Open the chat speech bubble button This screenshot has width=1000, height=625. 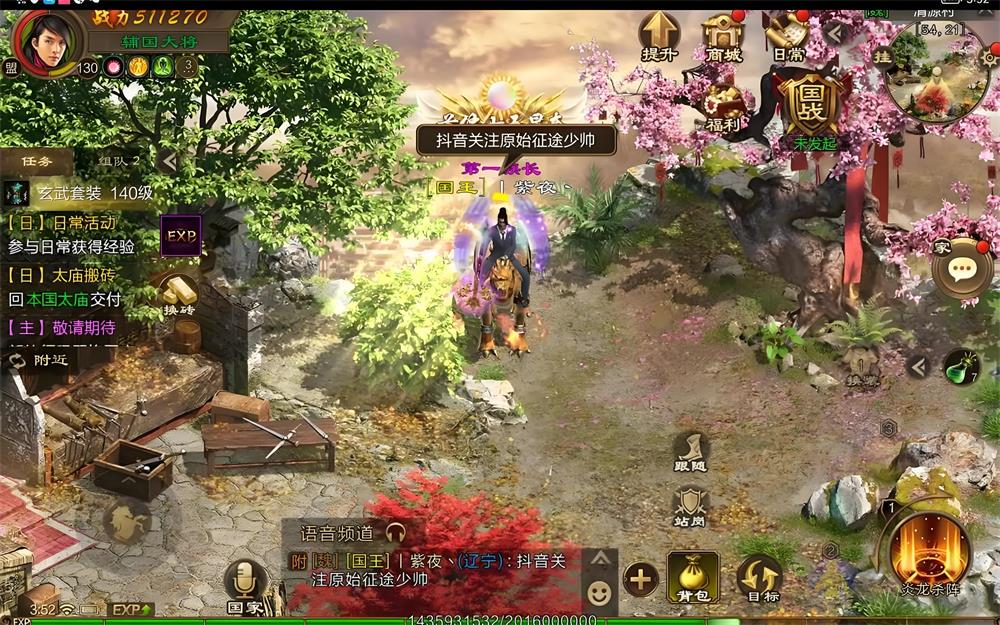962,268
